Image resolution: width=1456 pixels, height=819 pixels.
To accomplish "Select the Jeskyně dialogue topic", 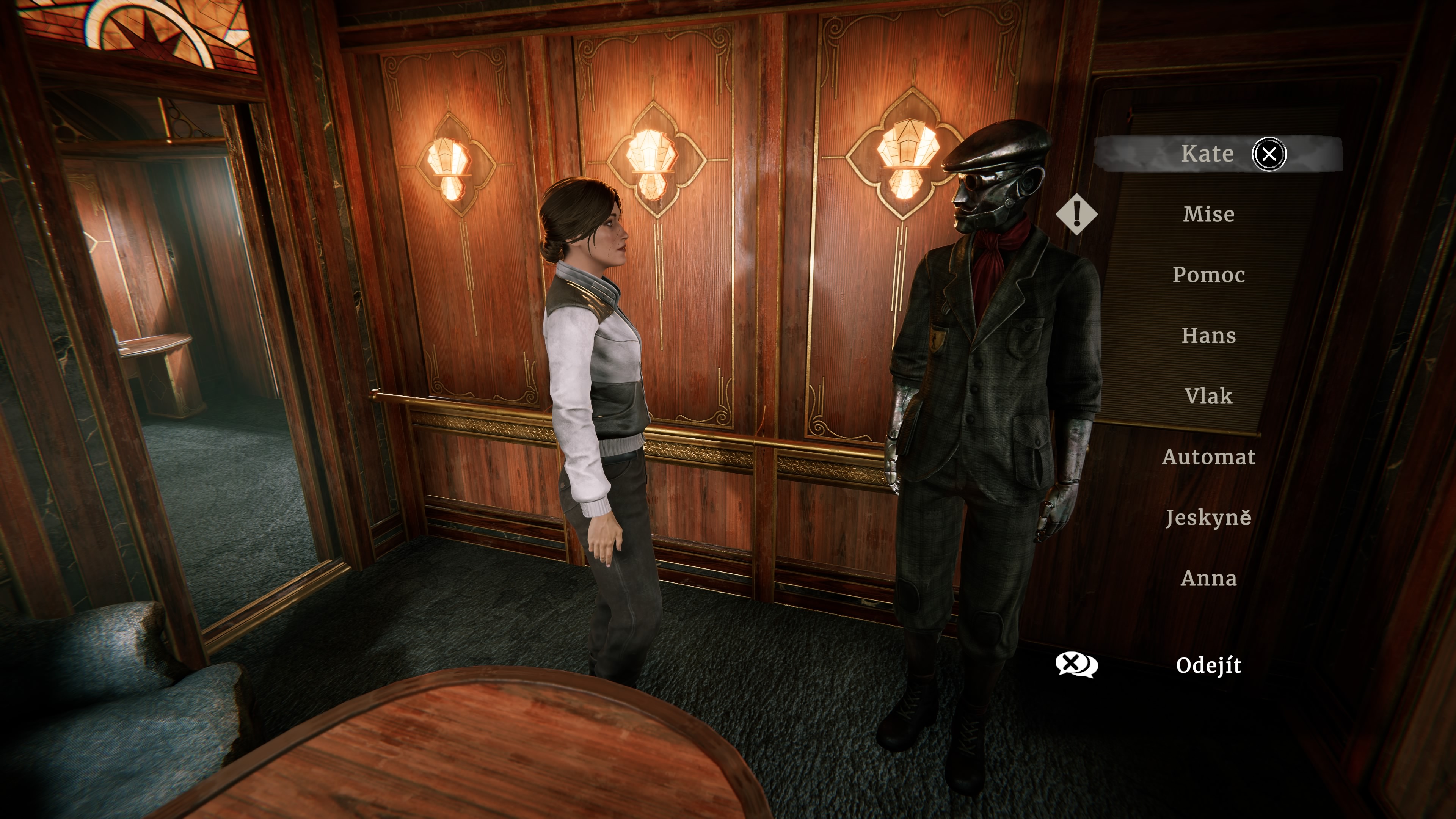I will pyautogui.click(x=1208, y=518).
